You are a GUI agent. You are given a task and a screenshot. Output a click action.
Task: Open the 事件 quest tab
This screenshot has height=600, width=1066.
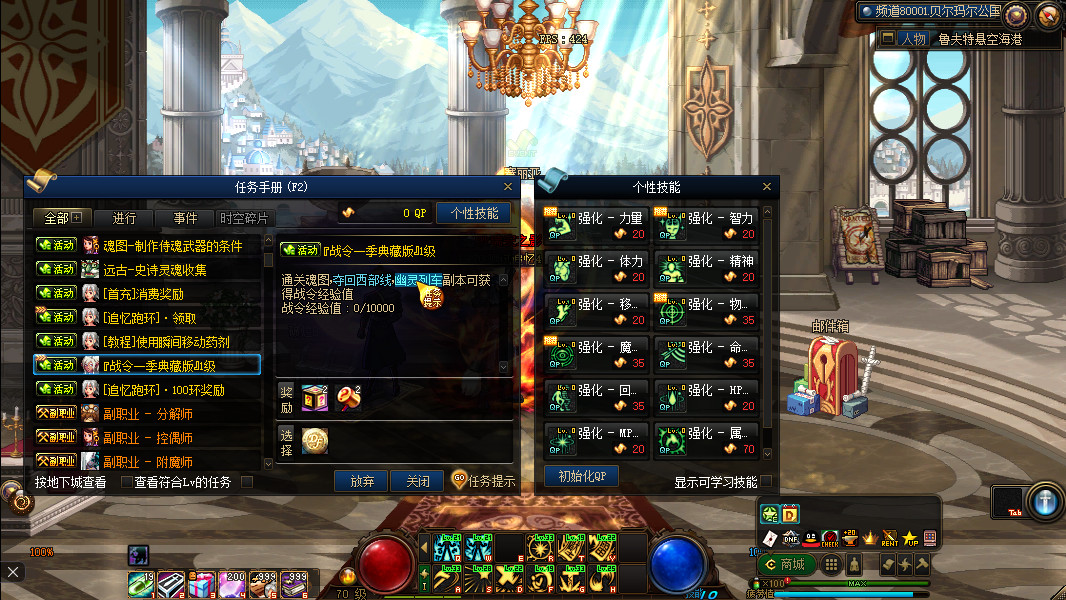tap(185, 218)
